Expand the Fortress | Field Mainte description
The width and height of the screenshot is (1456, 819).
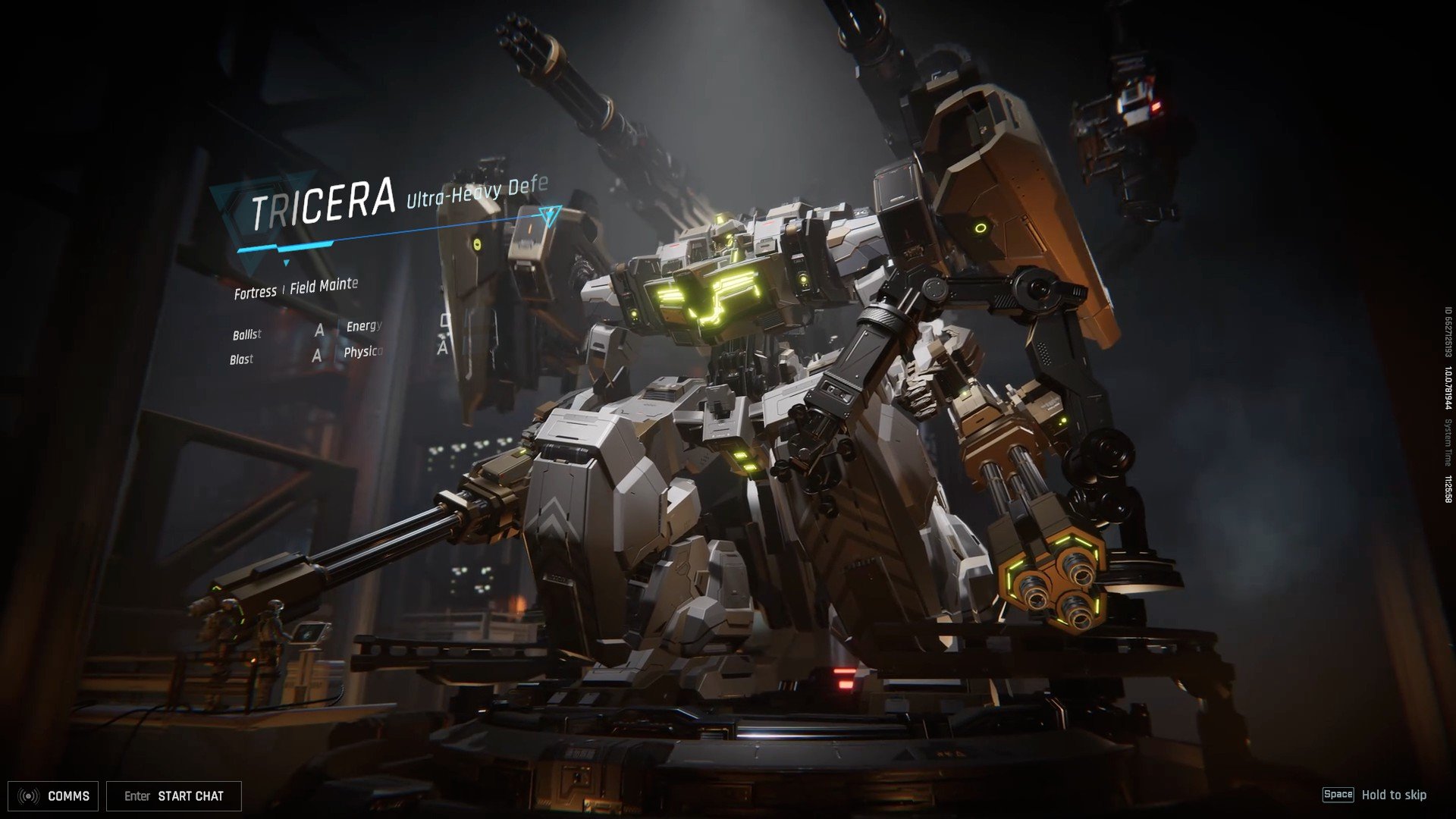click(296, 288)
